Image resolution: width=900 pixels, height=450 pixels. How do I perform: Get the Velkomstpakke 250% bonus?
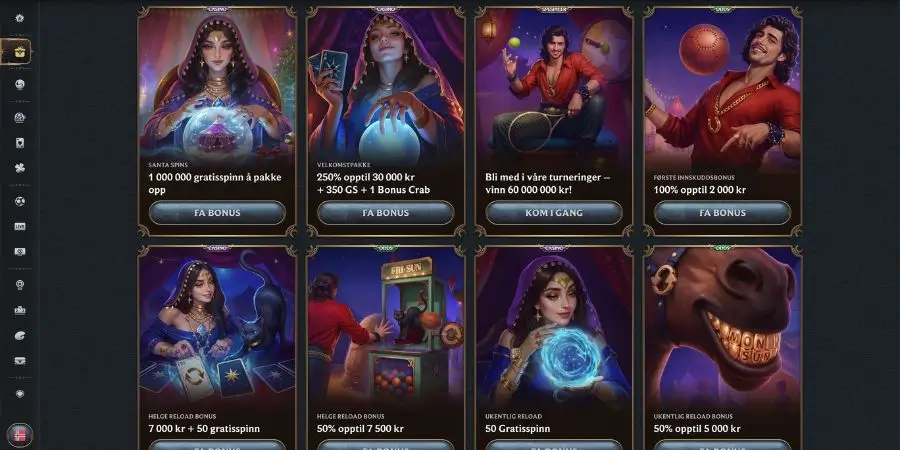[x=385, y=213]
